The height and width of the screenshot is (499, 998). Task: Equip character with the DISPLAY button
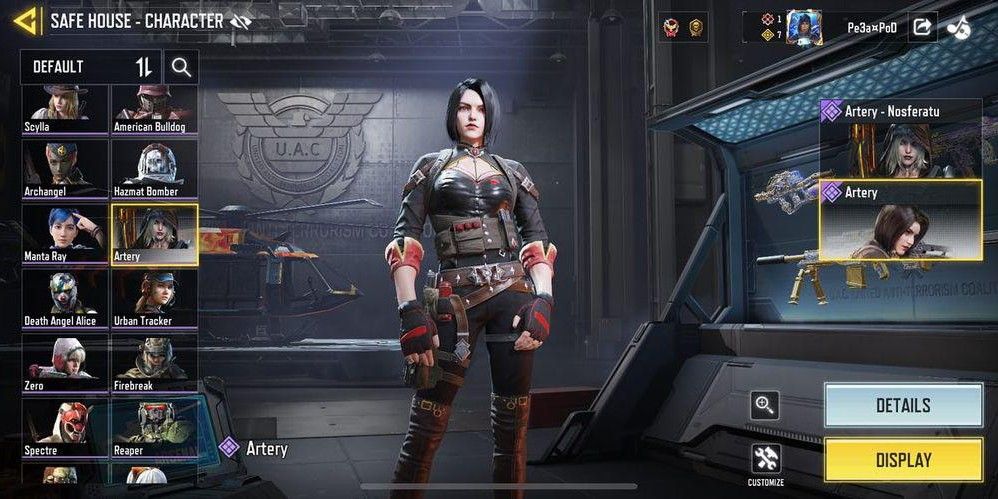[903, 460]
